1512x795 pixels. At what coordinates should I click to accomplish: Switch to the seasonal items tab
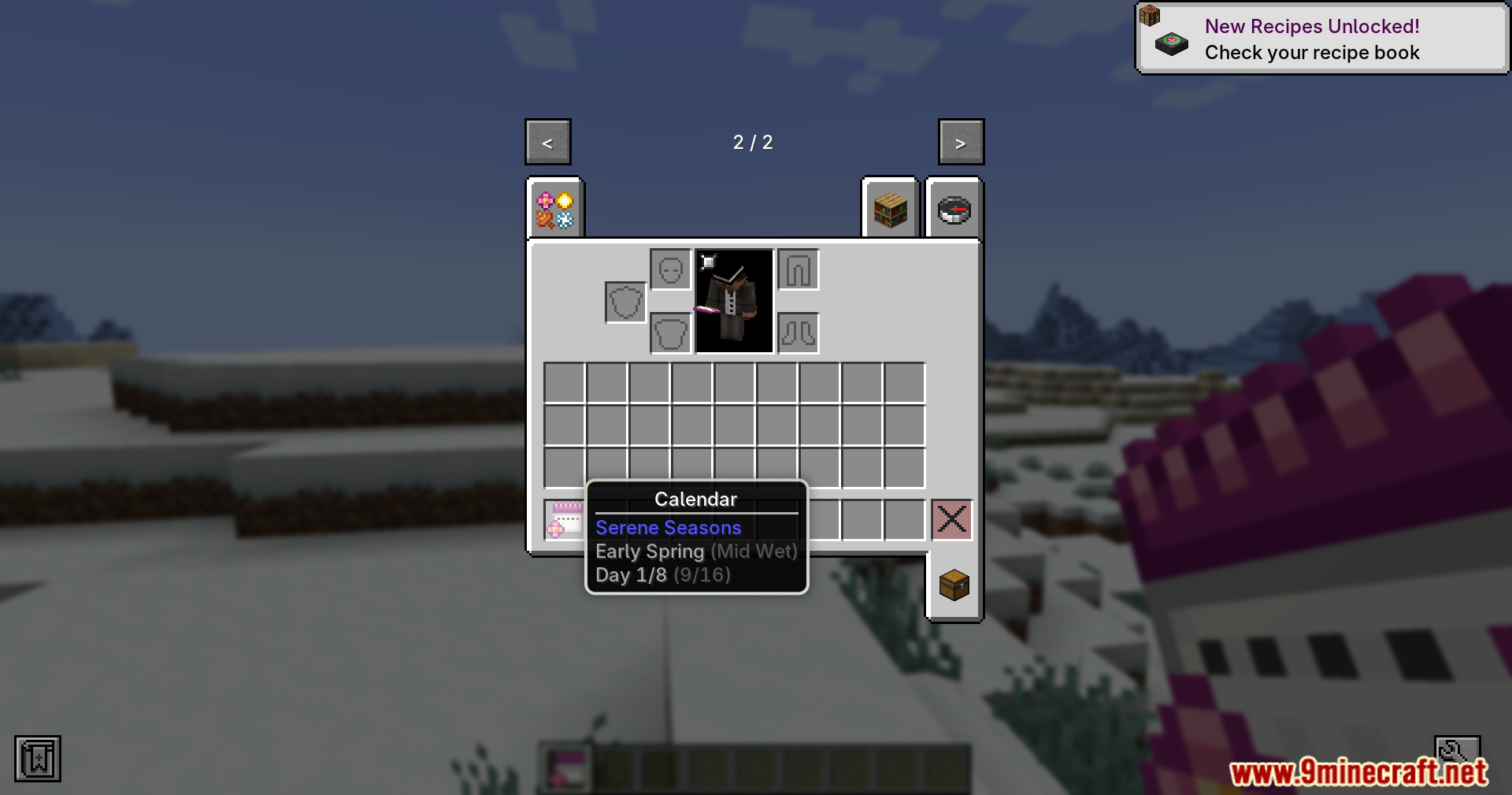[555, 209]
